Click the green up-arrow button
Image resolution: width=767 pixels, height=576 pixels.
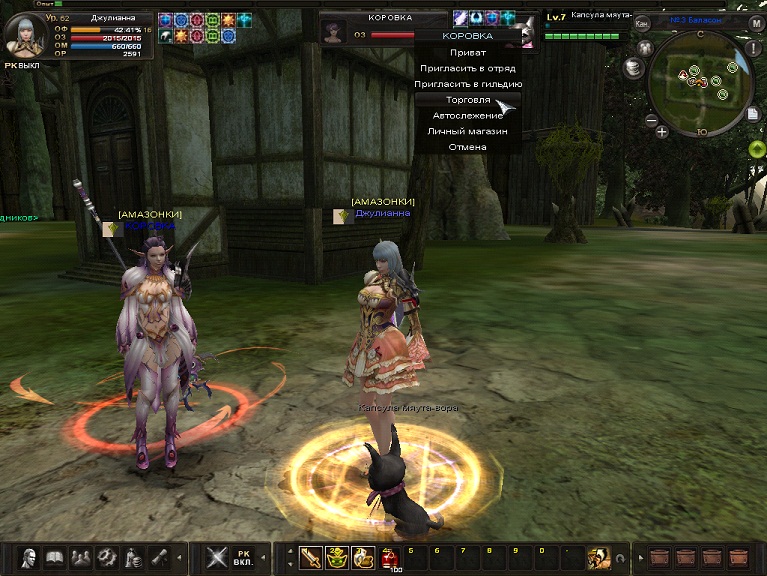tap(757, 149)
